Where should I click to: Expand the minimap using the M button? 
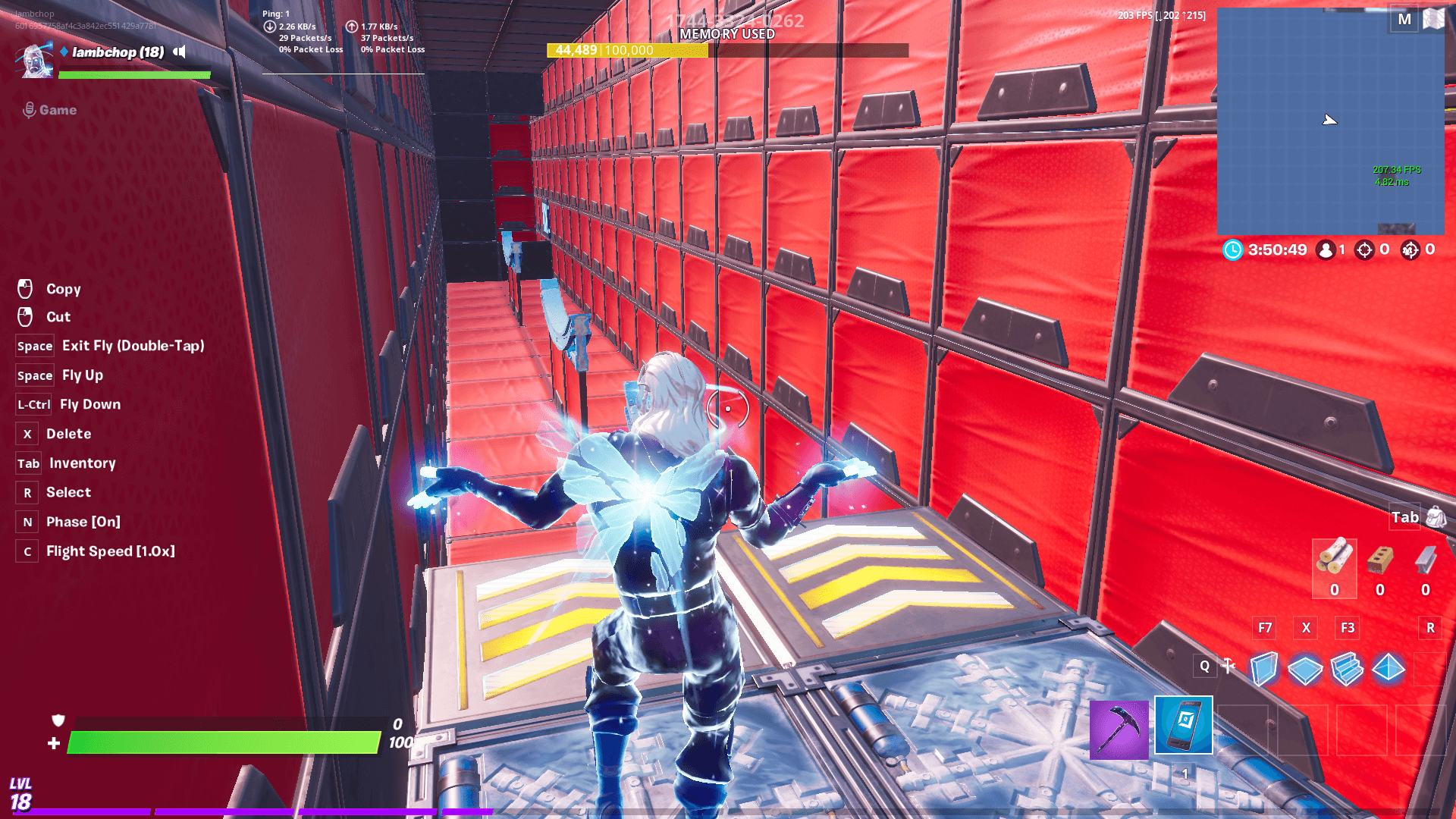point(1403,20)
